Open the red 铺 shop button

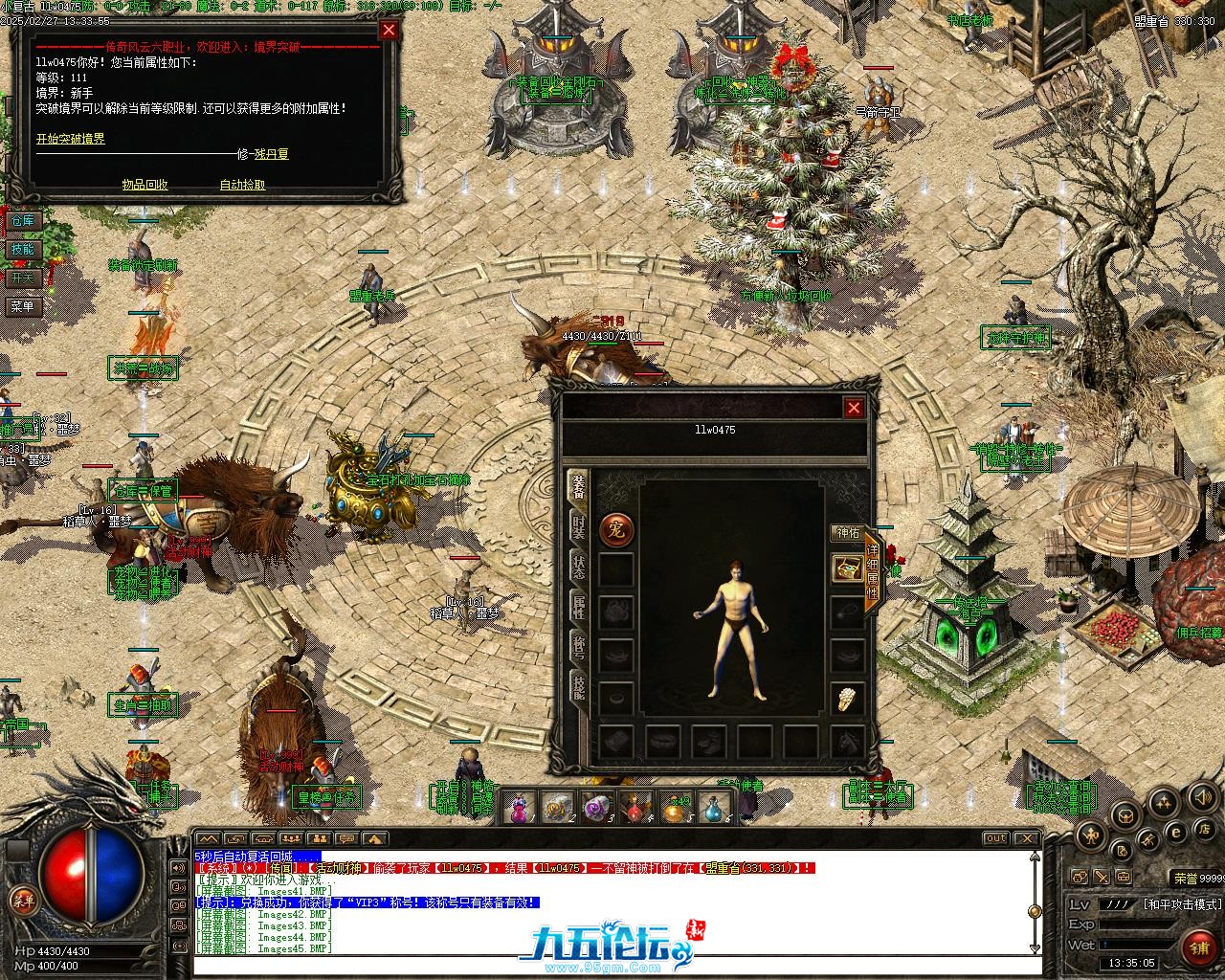point(1198,947)
